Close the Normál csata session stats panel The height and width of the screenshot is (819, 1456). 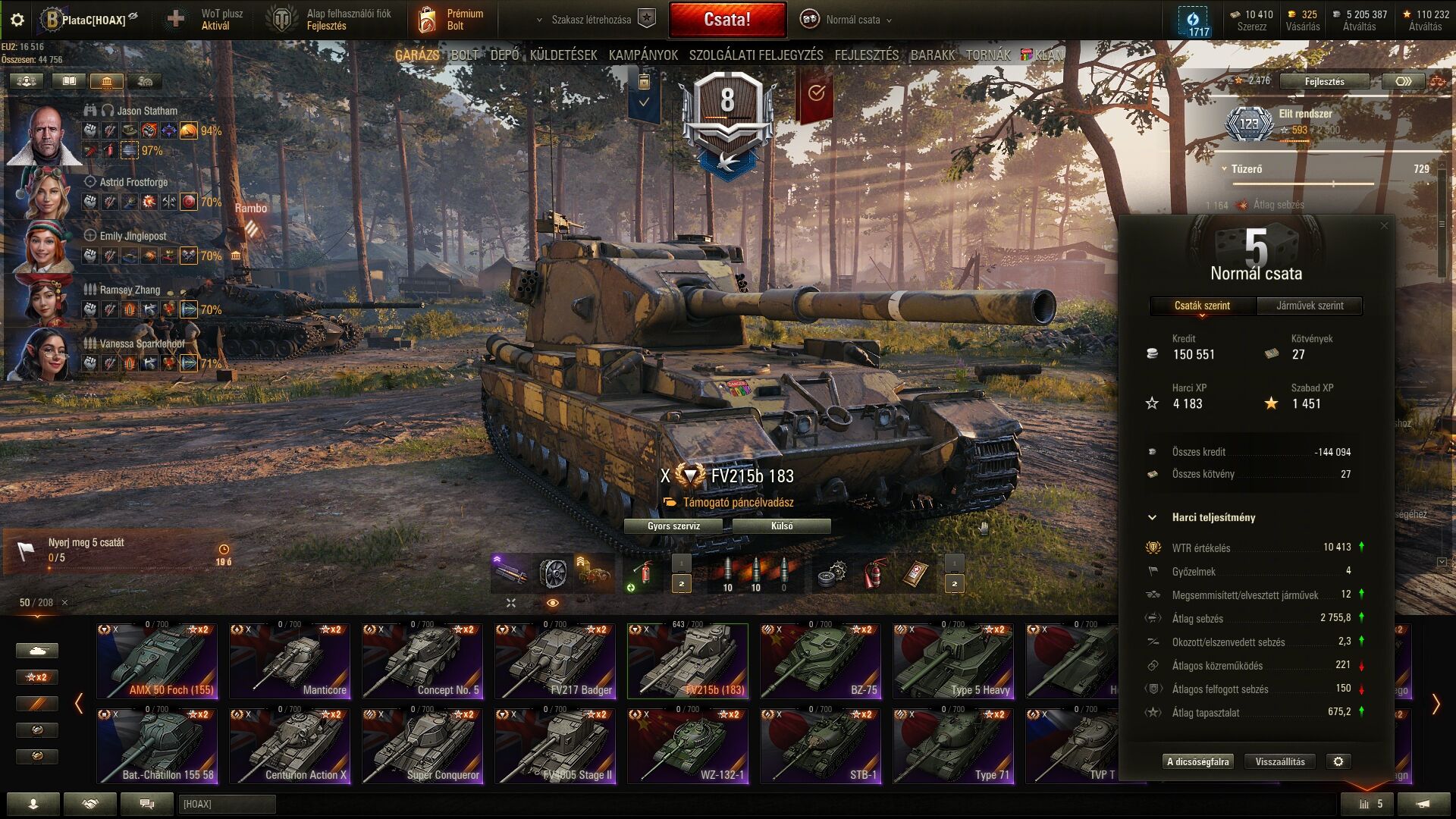(1384, 225)
